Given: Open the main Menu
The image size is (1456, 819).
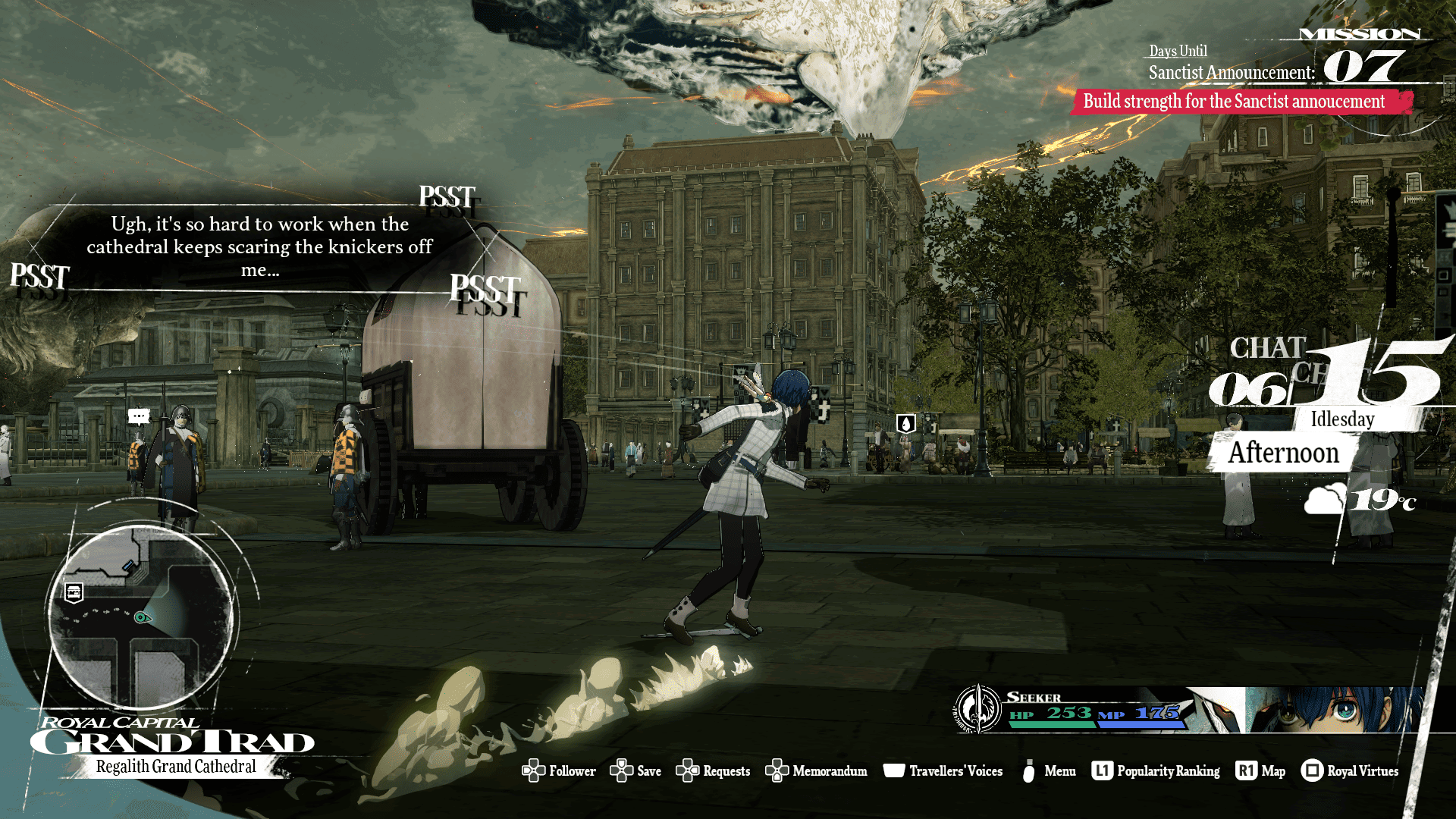Looking at the screenshot, I should [x=1049, y=771].
